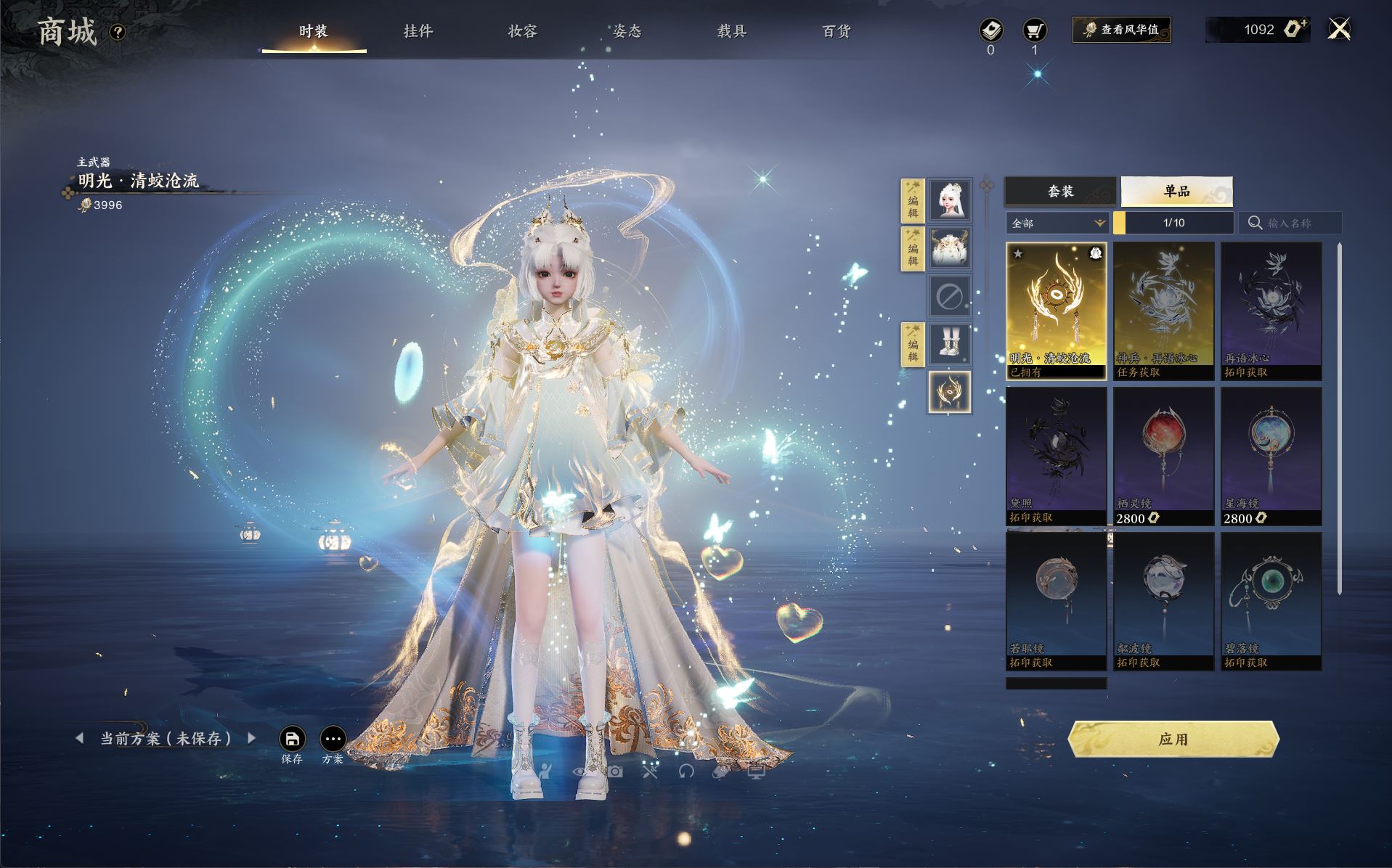Screen dimensions: 1392x868
Task: Select the 栖灵镜 weapon skin
Action: pos(1163,456)
